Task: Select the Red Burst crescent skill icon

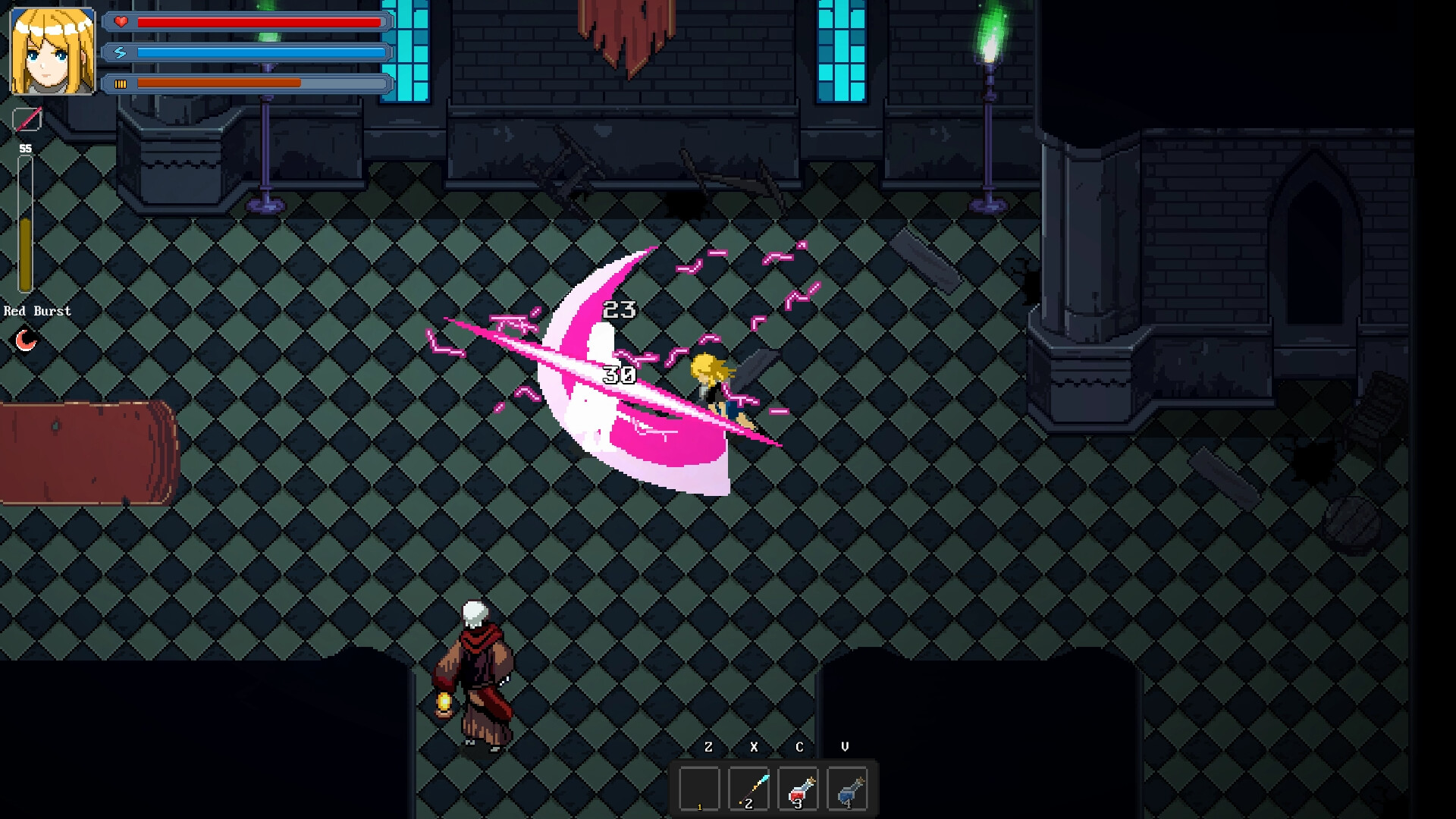Action: coord(24,338)
